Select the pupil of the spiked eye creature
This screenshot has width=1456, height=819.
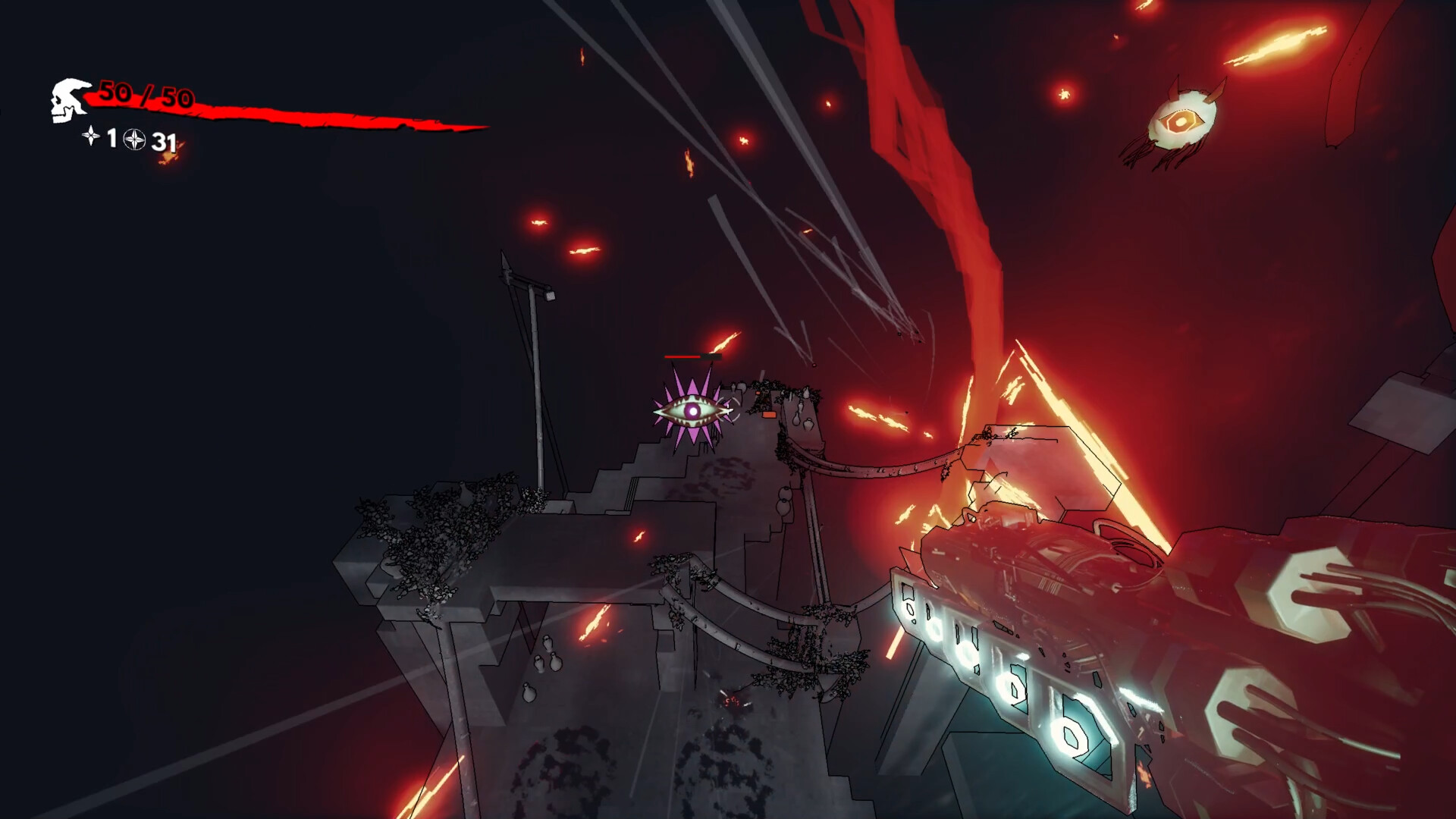click(x=692, y=411)
